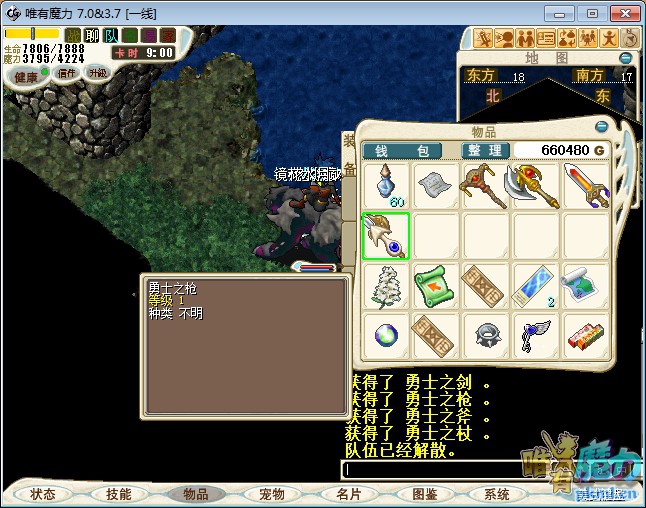The image size is (646, 508).
Task: Show the 名片 name card tab
Action: [x=349, y=494]
